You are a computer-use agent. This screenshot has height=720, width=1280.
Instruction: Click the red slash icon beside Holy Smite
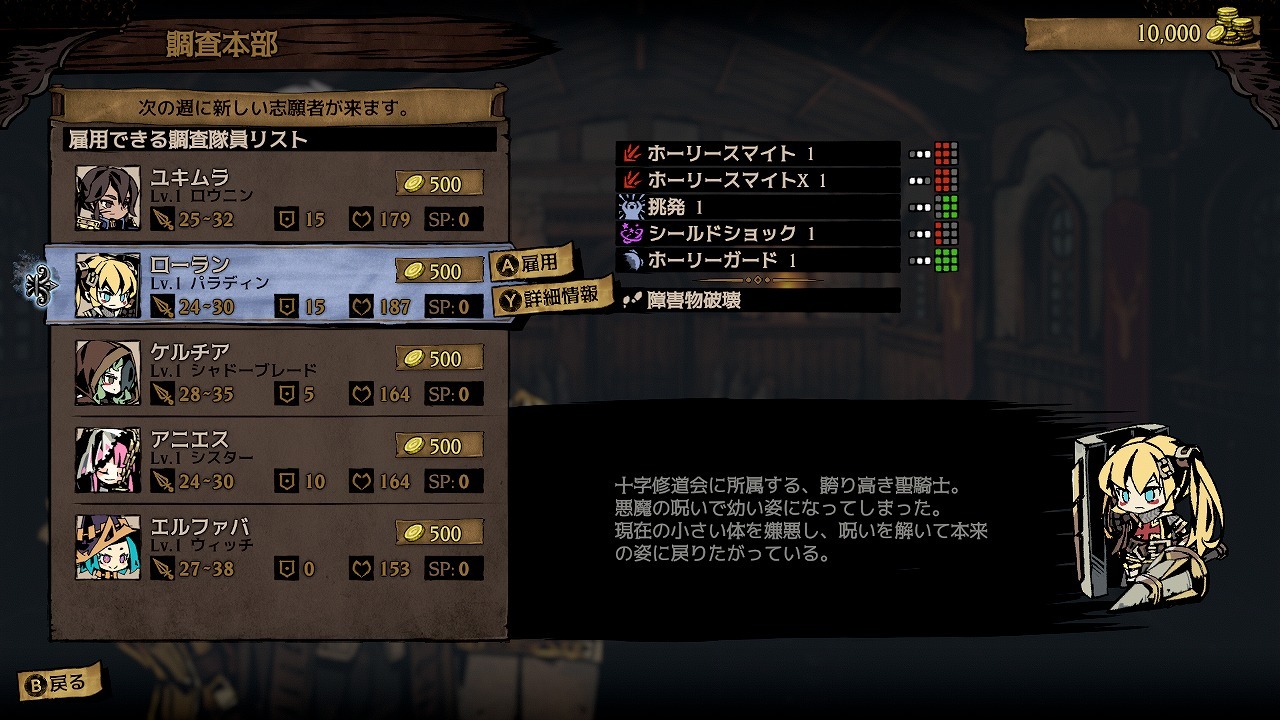pyautogui.click(x=632, y=153)
